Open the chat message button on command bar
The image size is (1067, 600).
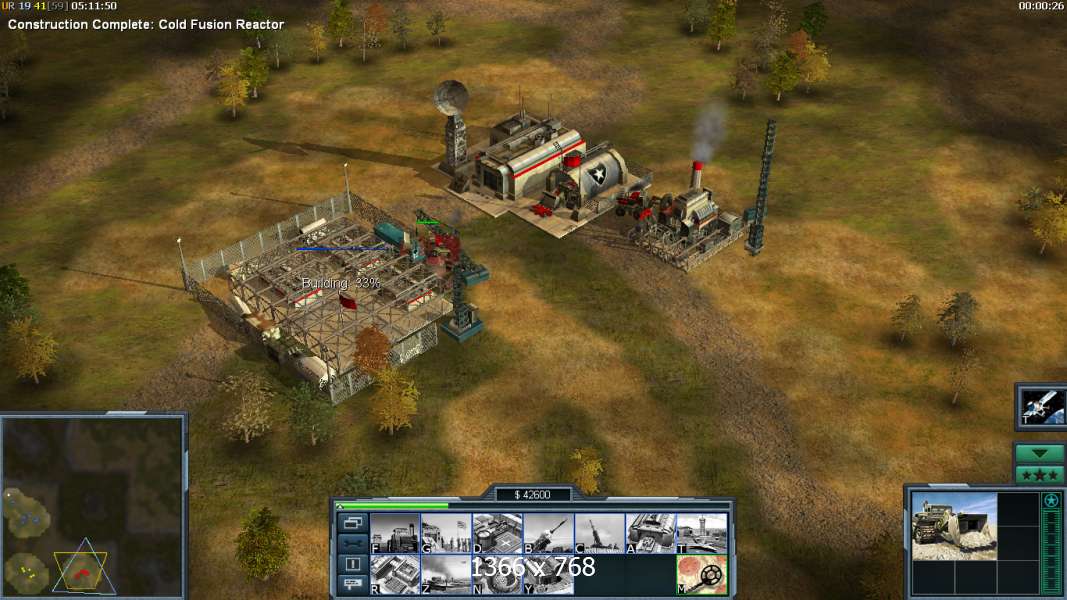[x=352, y=585]
